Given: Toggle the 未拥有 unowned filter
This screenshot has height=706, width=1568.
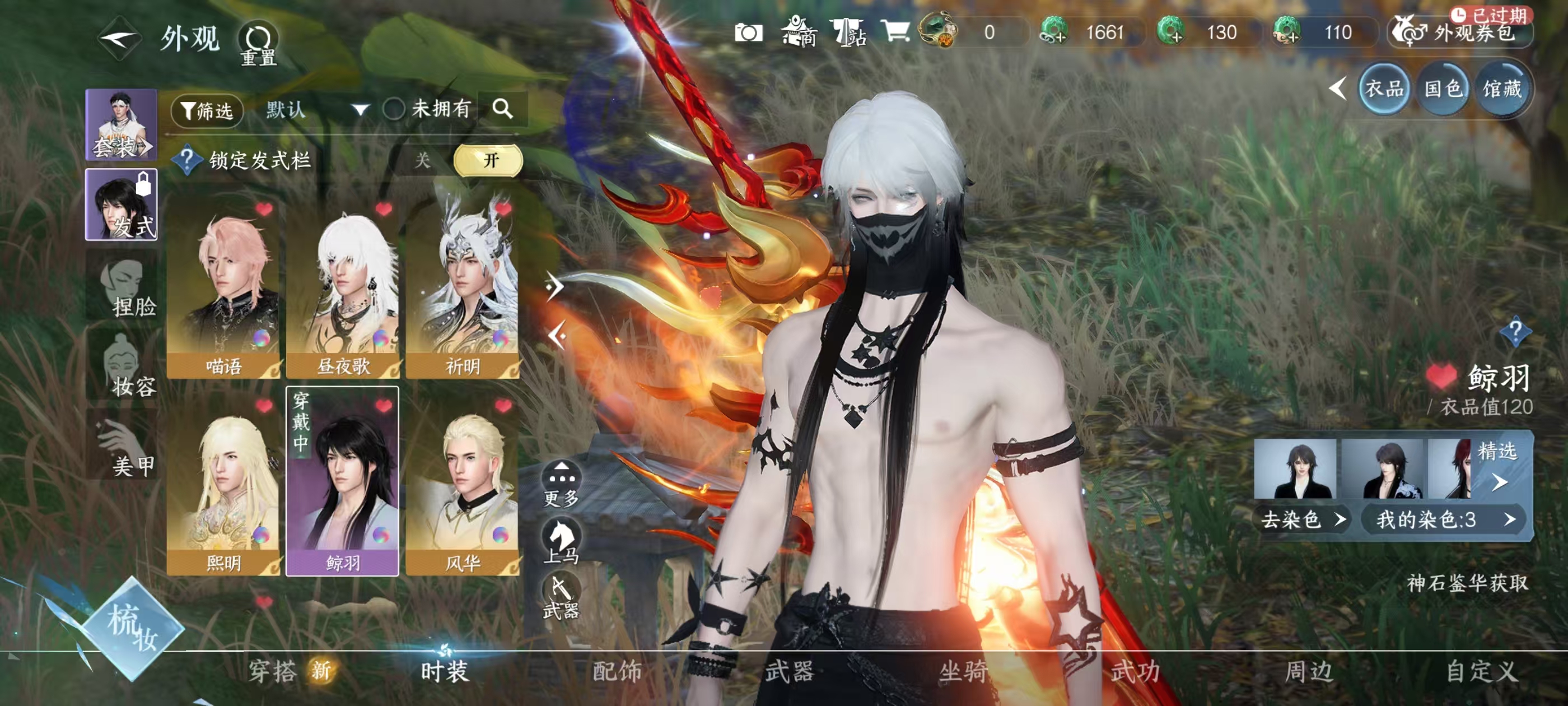Looking at the screenshot, I should point(394,110).
